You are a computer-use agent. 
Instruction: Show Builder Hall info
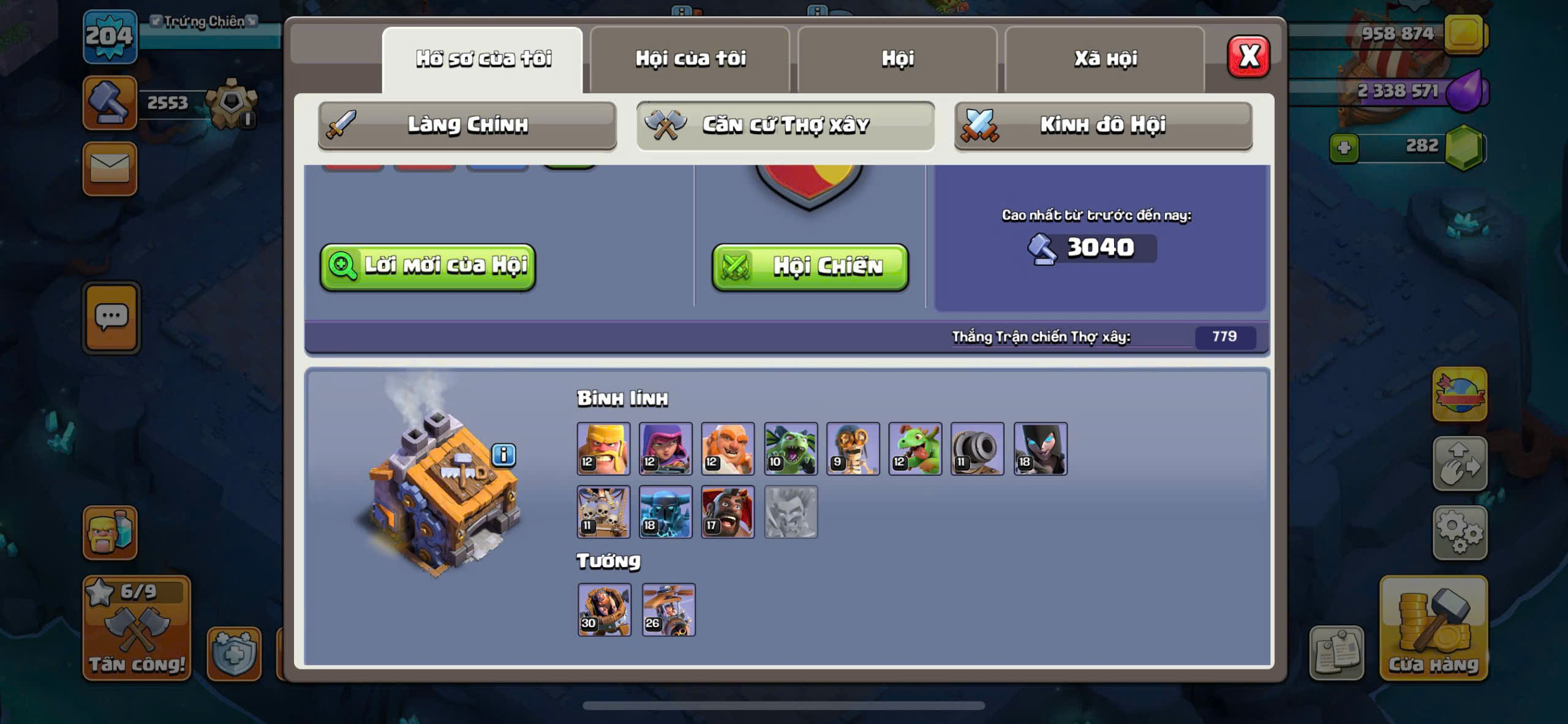(x=503, y=455)
